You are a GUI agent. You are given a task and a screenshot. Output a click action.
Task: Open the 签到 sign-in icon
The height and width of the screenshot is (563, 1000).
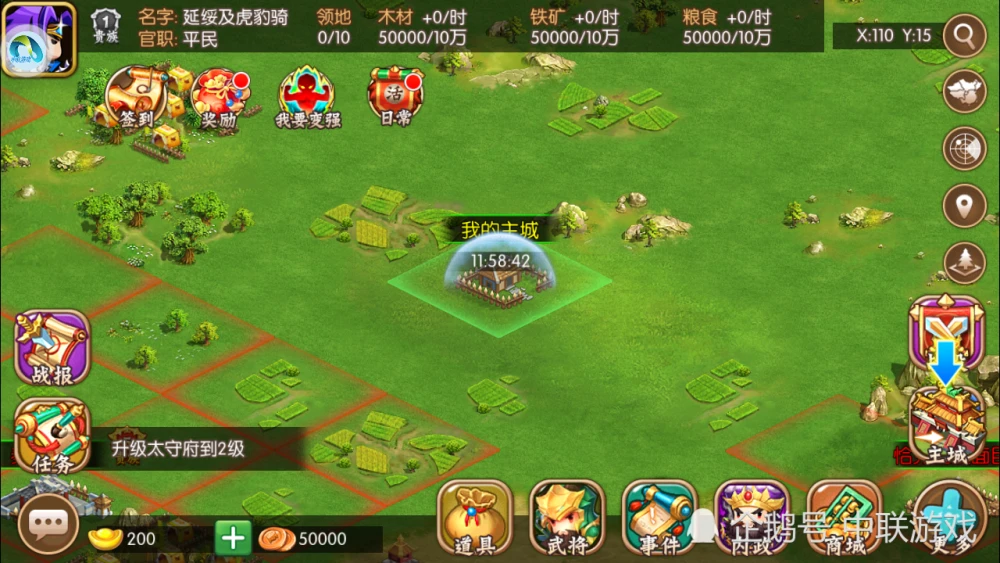coord(136,98)
